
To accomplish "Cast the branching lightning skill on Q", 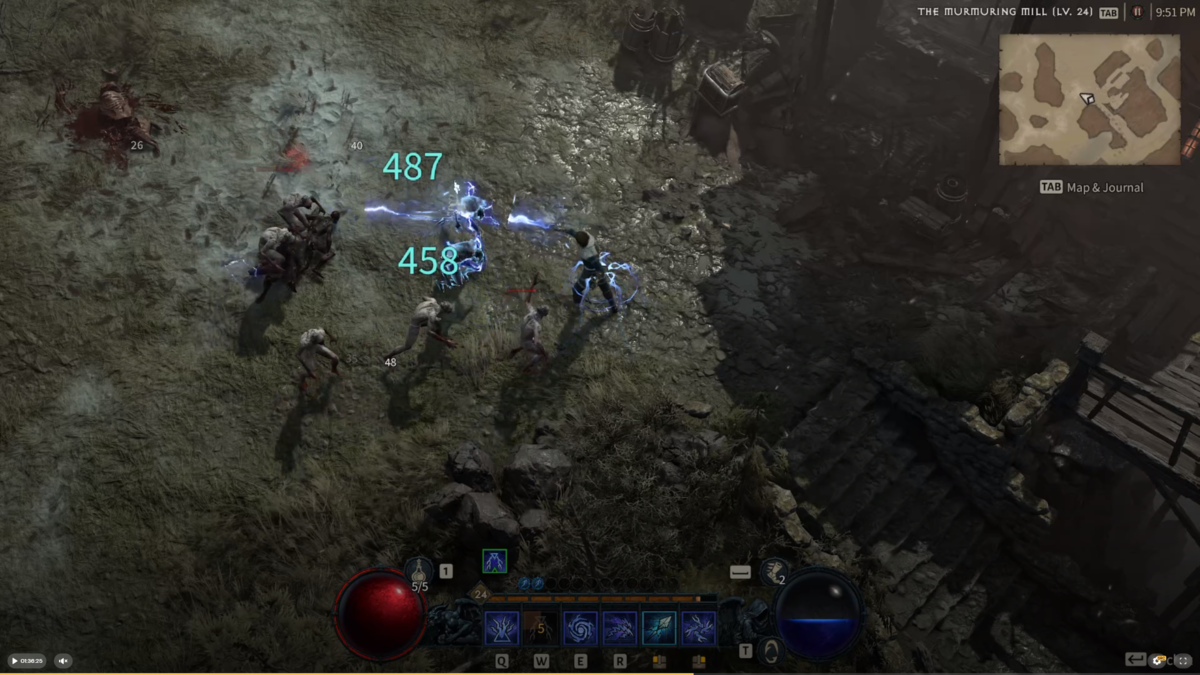I will coord(502,628).
